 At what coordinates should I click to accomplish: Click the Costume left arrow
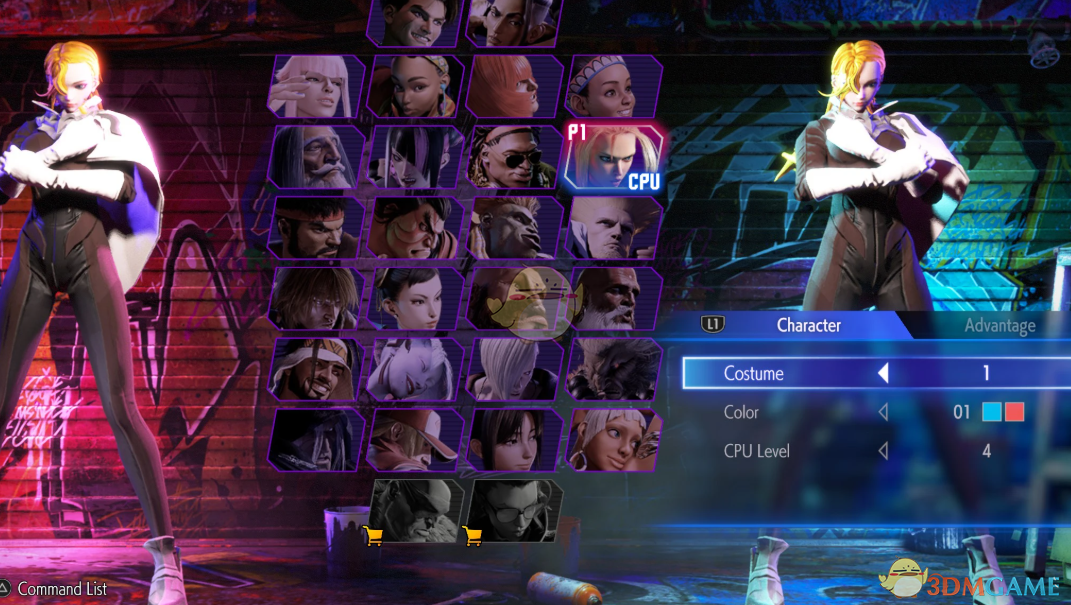tap(883, 373)
